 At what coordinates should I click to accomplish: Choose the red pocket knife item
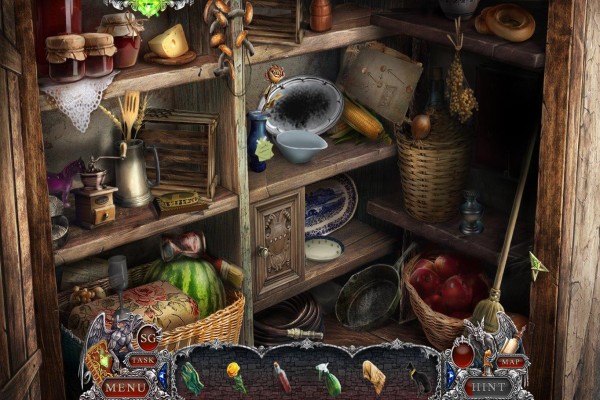(x=283, y=377)
